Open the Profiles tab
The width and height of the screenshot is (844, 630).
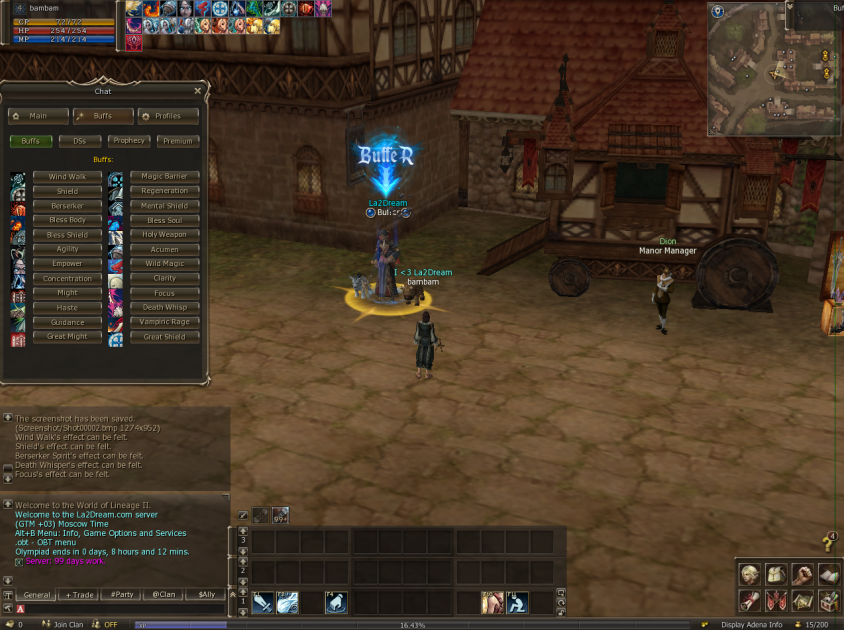pyautogui.click(x=168, y=116)
